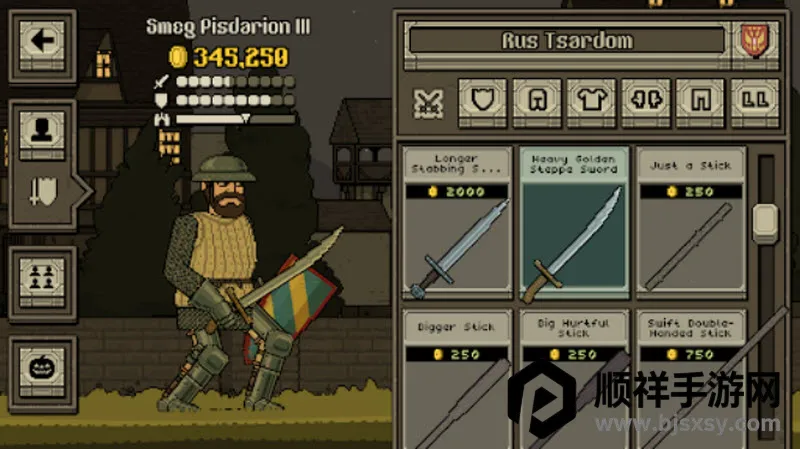Open the character portrait tab
This screenshot has width=800, height=449.
(x=42, y=129)
